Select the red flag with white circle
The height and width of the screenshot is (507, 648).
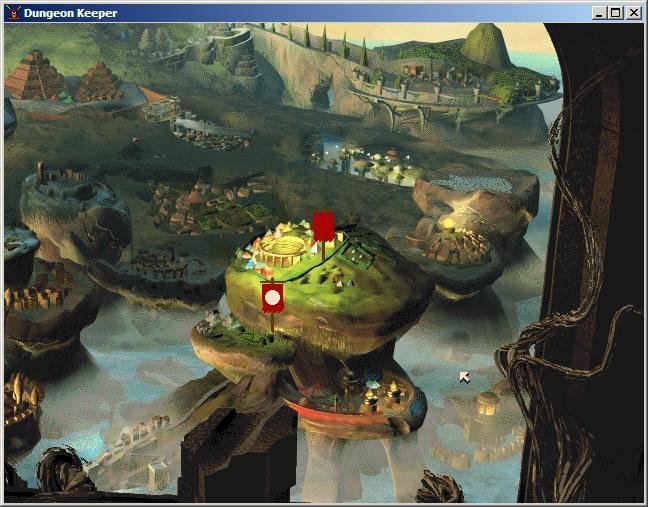click(x=271, y=298)
